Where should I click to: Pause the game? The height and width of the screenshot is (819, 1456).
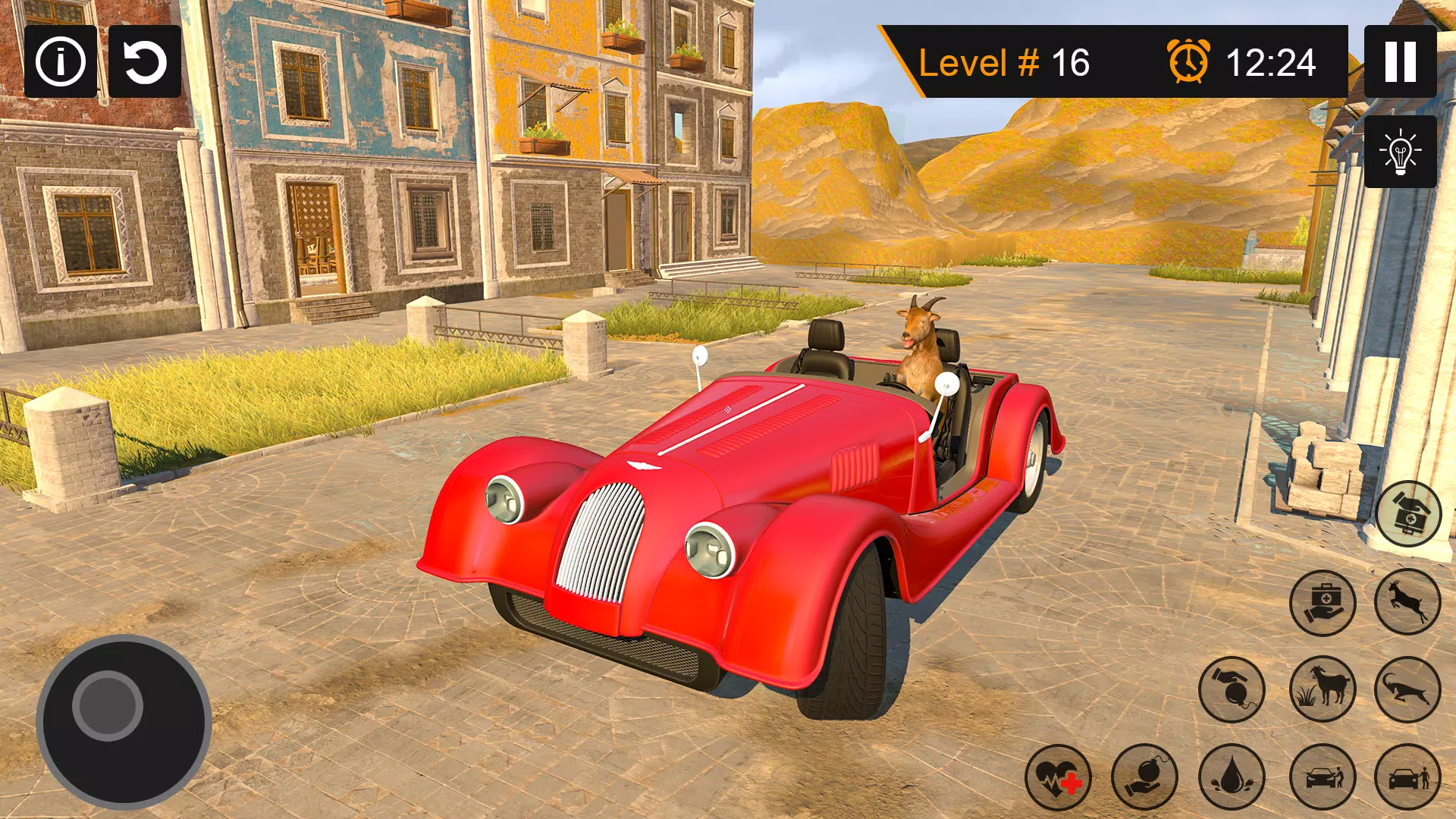click(1400, 61)
